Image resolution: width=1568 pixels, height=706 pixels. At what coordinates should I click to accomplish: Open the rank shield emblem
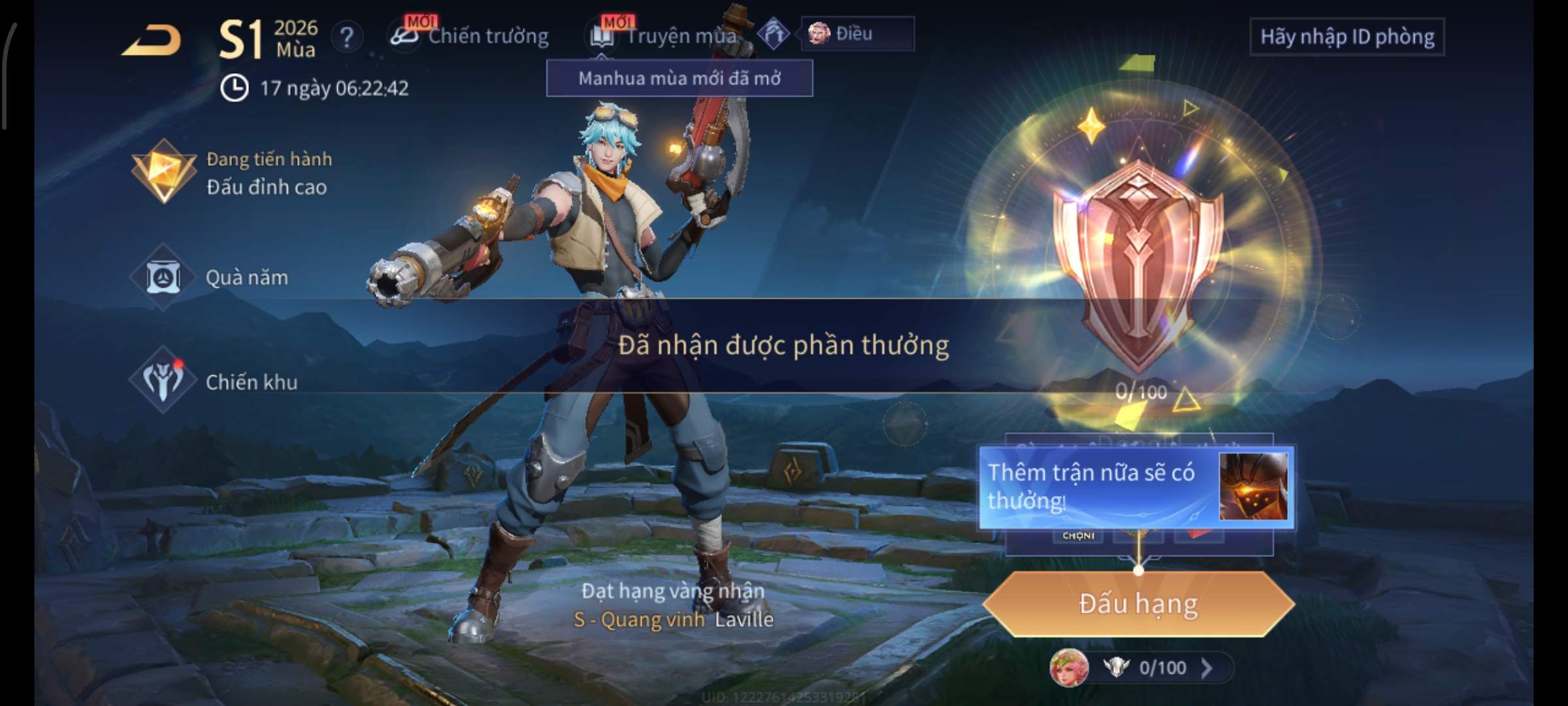(x=1138, y=261)
